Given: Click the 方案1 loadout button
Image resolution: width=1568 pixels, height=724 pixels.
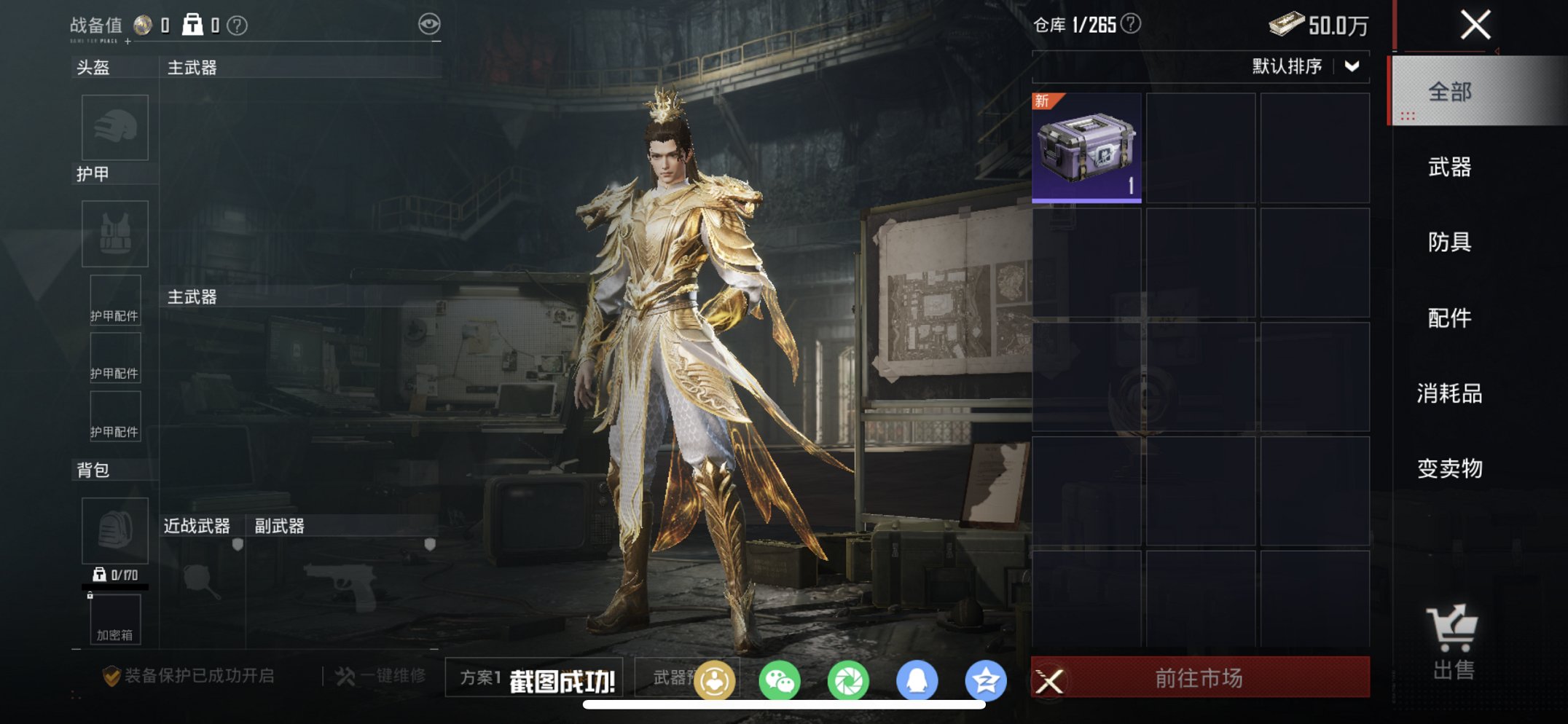Looking at the screenshot, I should tap(482, 678).
